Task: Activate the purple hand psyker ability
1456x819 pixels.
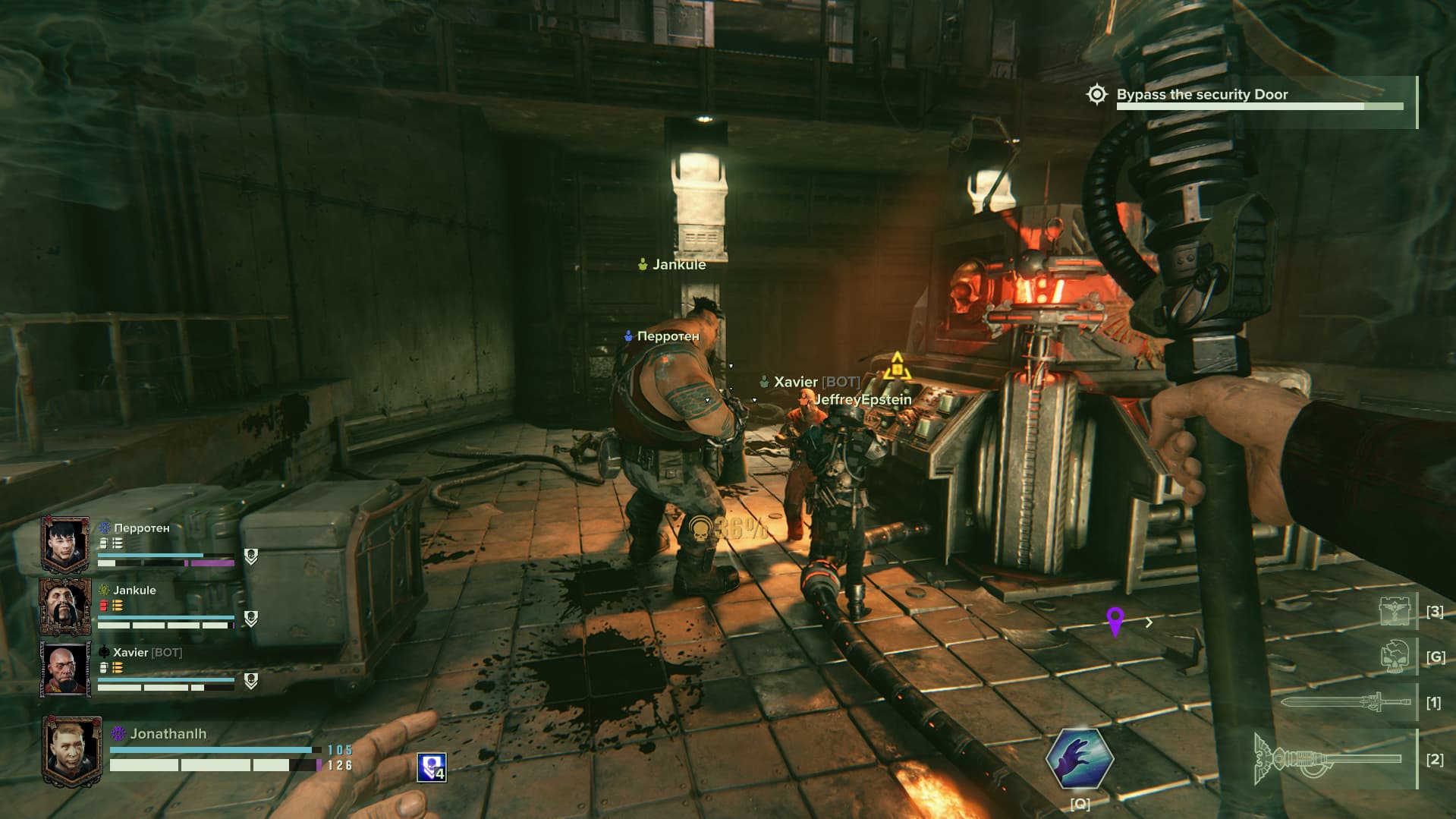Action: click(1080, 758)
